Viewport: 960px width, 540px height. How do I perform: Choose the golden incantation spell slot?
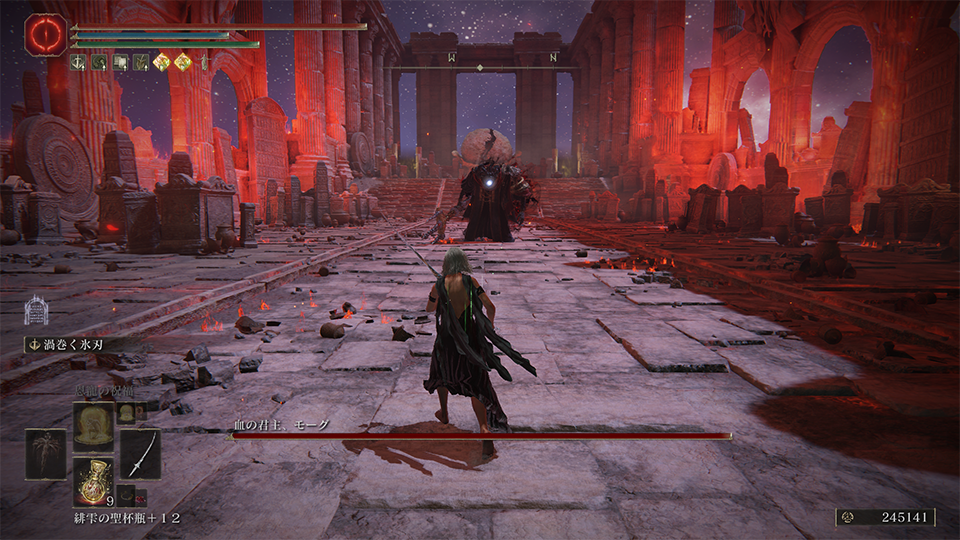[x=92, y=426]
